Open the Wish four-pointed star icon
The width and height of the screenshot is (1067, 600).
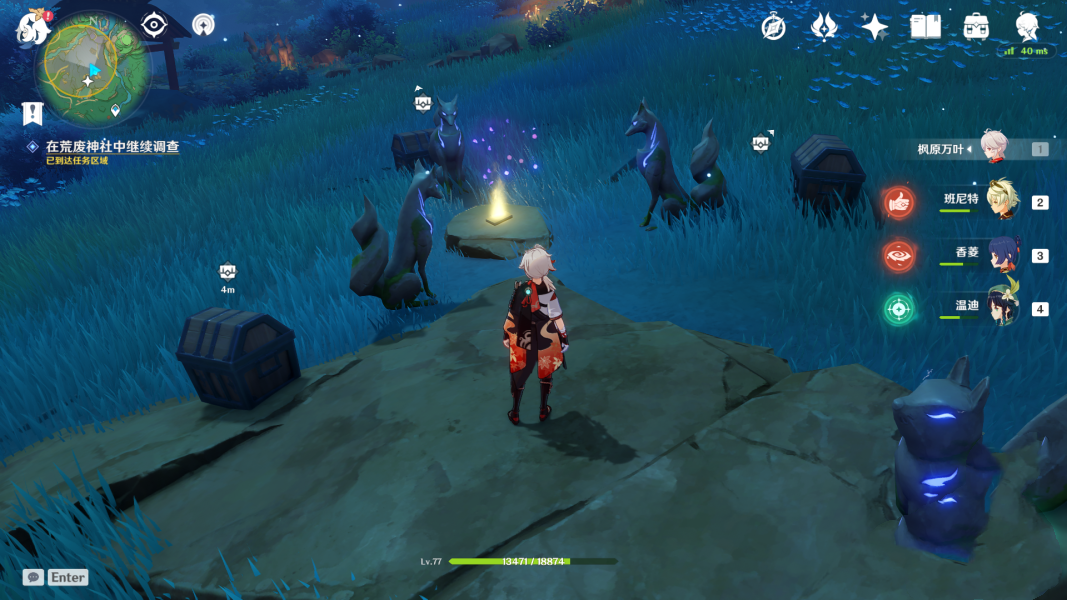click(x=875, y=27)
